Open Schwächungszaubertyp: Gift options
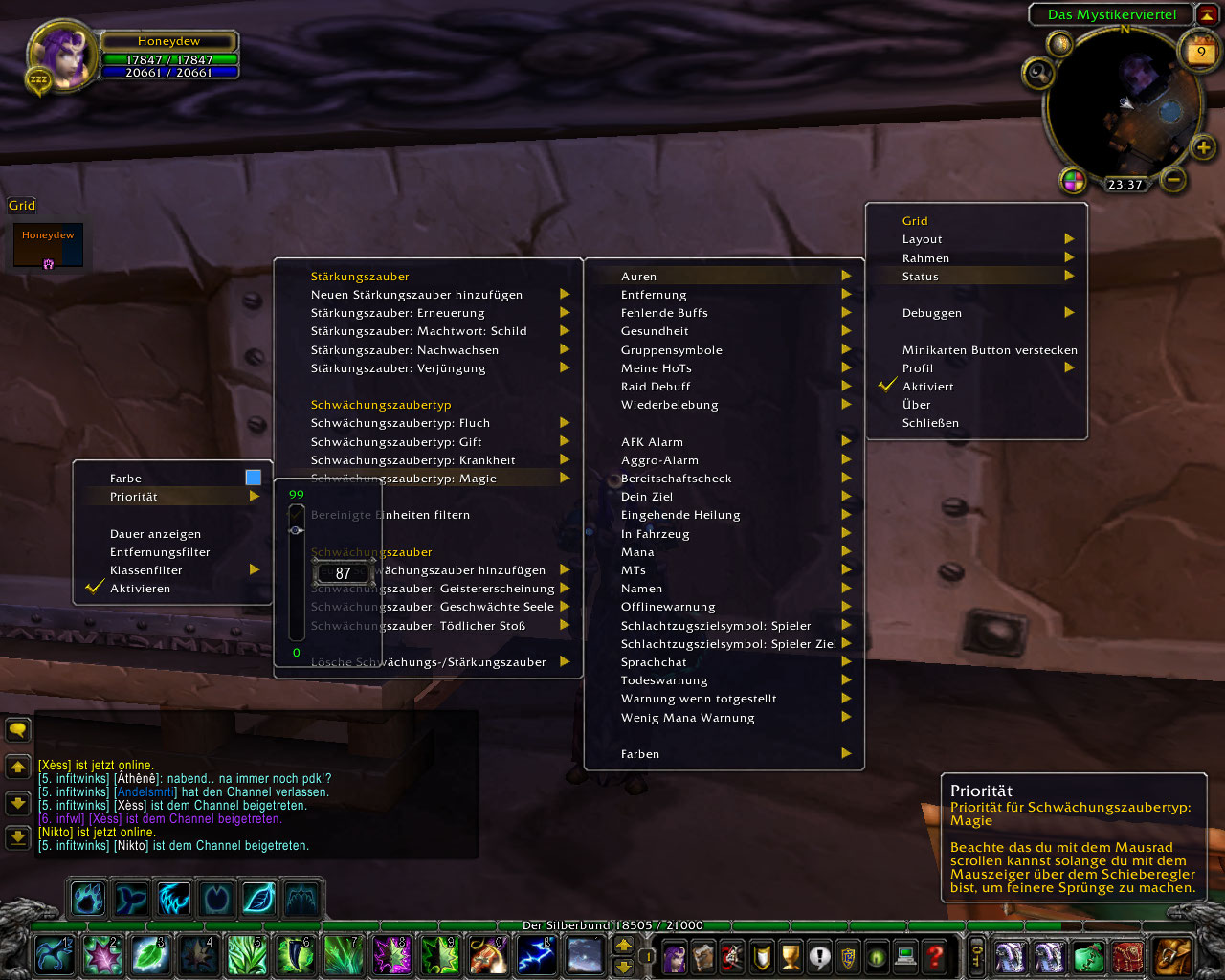Viewport: 1225px width, 980px height. pos(396,442)
